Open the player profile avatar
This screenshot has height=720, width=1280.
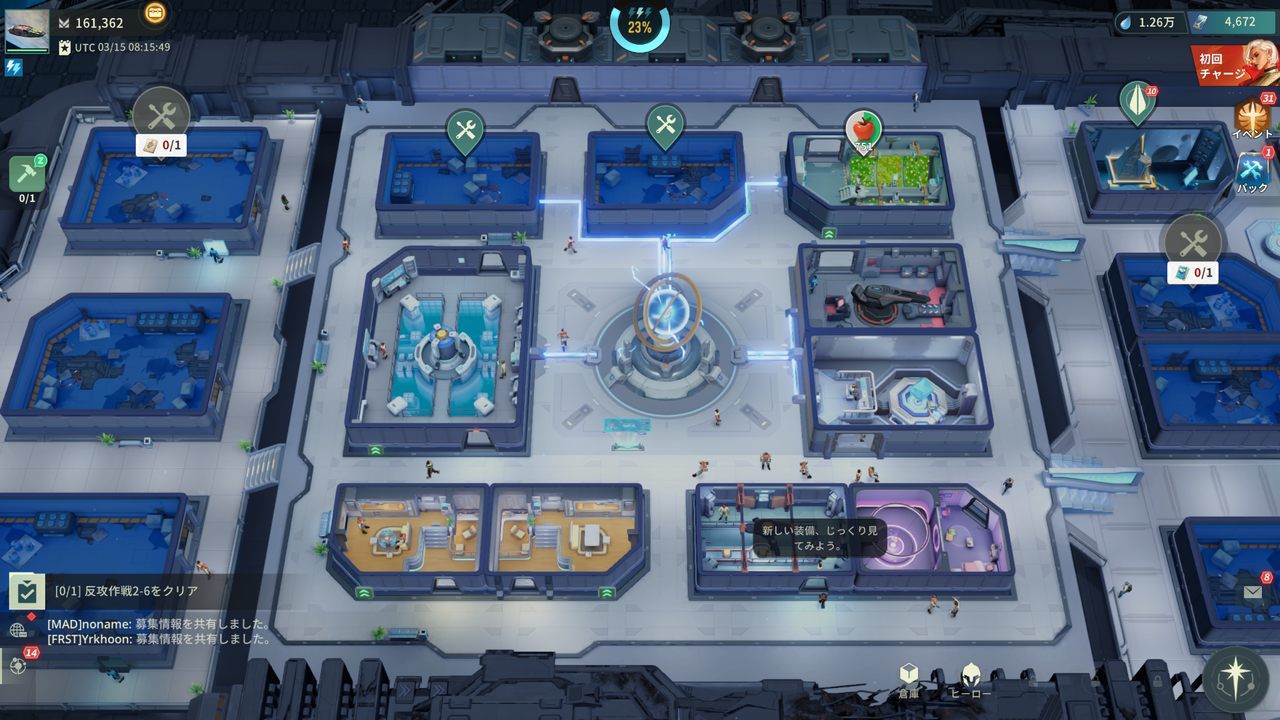[x=27, y=31]
